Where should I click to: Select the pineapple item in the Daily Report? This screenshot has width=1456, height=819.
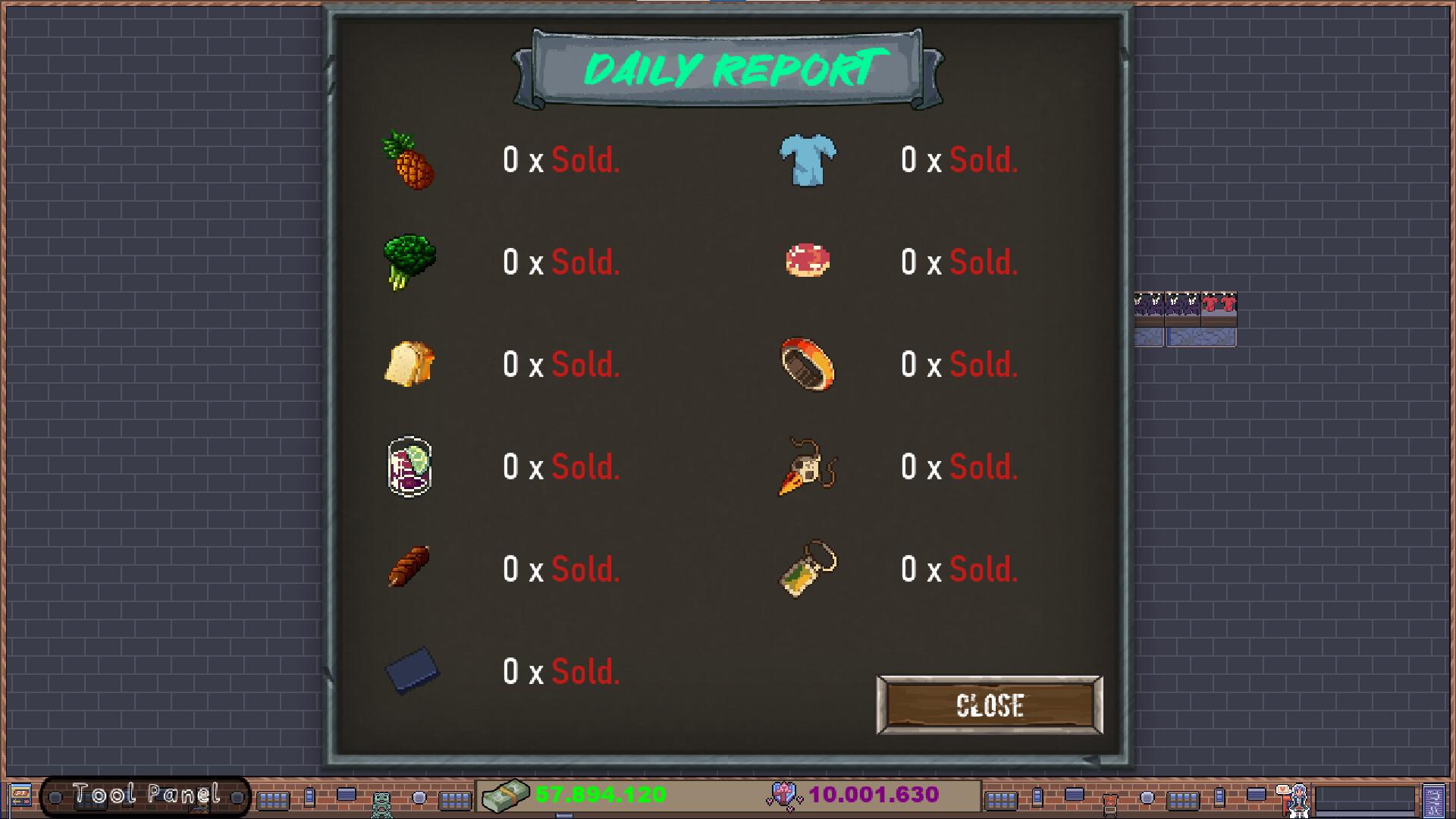point(409,159)
